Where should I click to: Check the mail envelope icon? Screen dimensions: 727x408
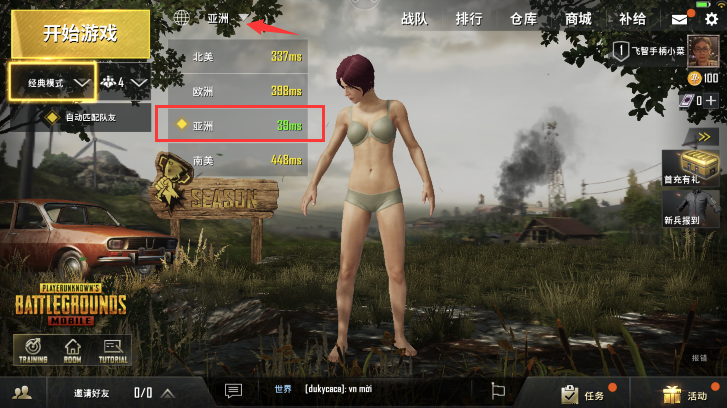pyautogui.click(x=680, y=19)
